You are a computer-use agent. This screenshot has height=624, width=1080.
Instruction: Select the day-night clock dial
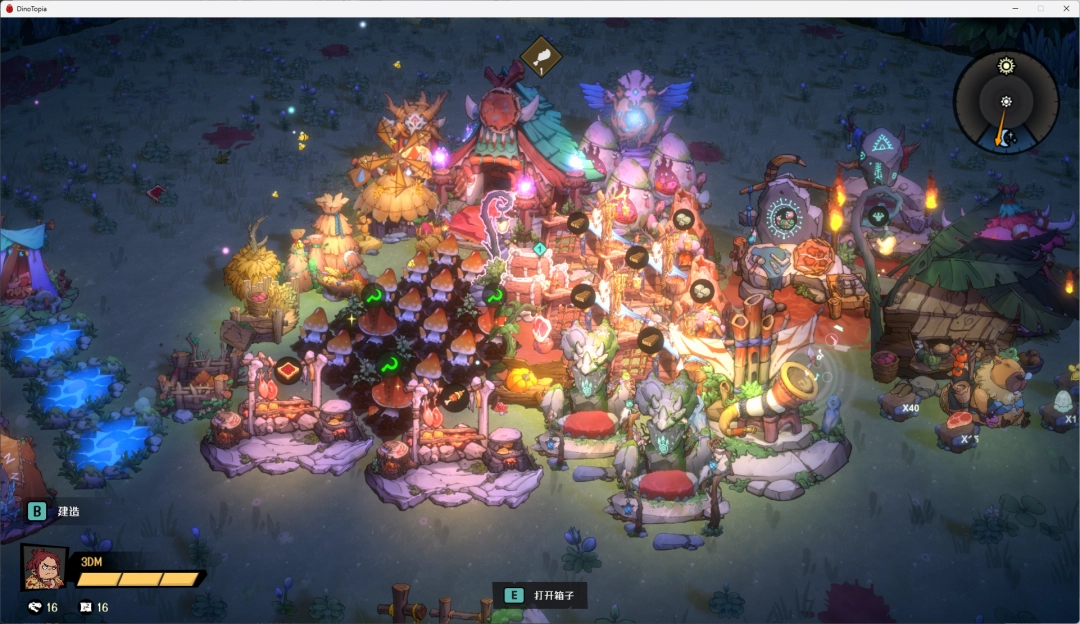[x=1005, y=102]
